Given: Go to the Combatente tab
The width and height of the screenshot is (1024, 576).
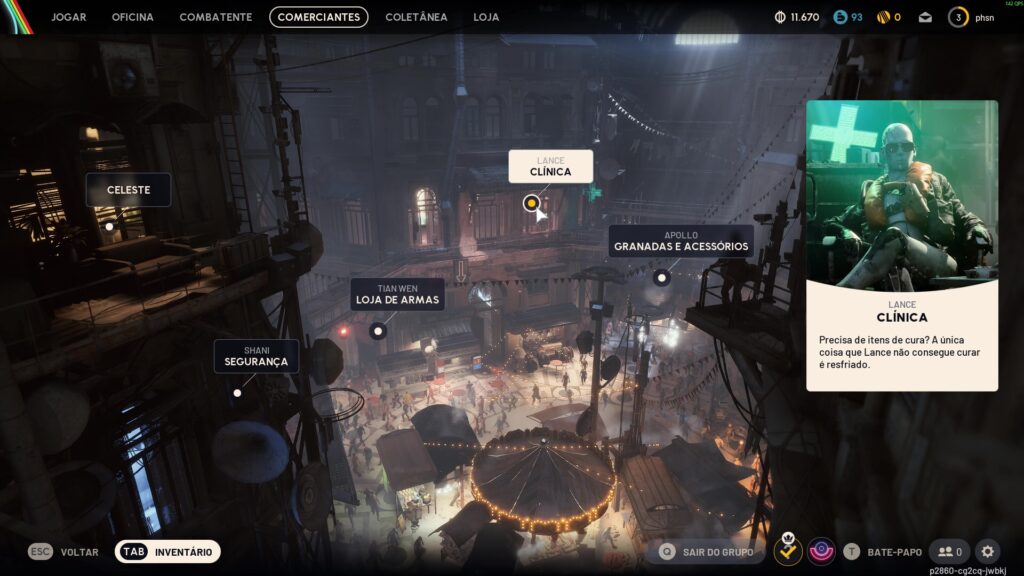Looking at the screenshot, I should click(216, 17).
